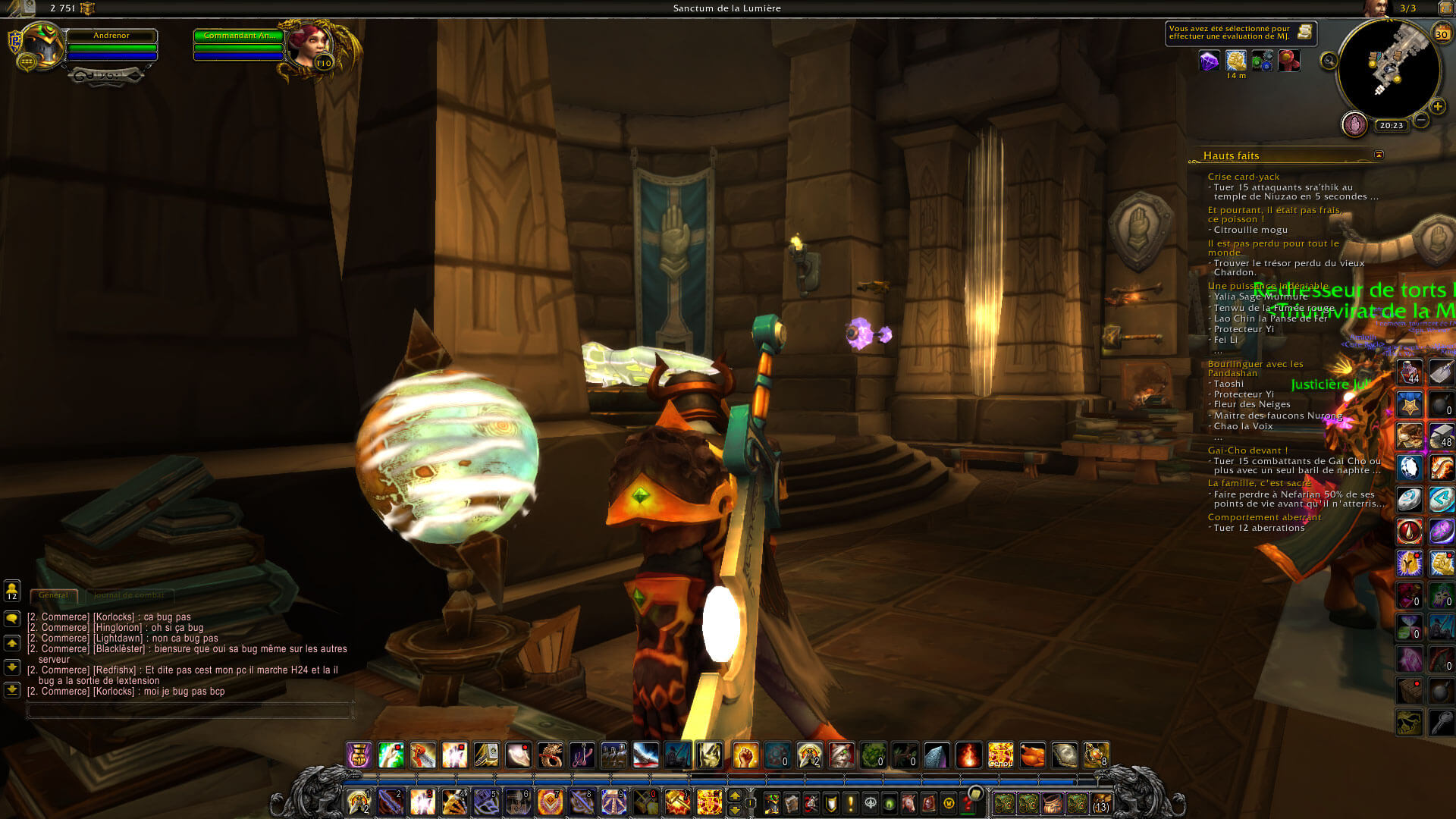Image resolution: width=1456 pixels, height=819 pixels.
Task: Zoom out on the minimap
Action: [x=1421, y=120]
